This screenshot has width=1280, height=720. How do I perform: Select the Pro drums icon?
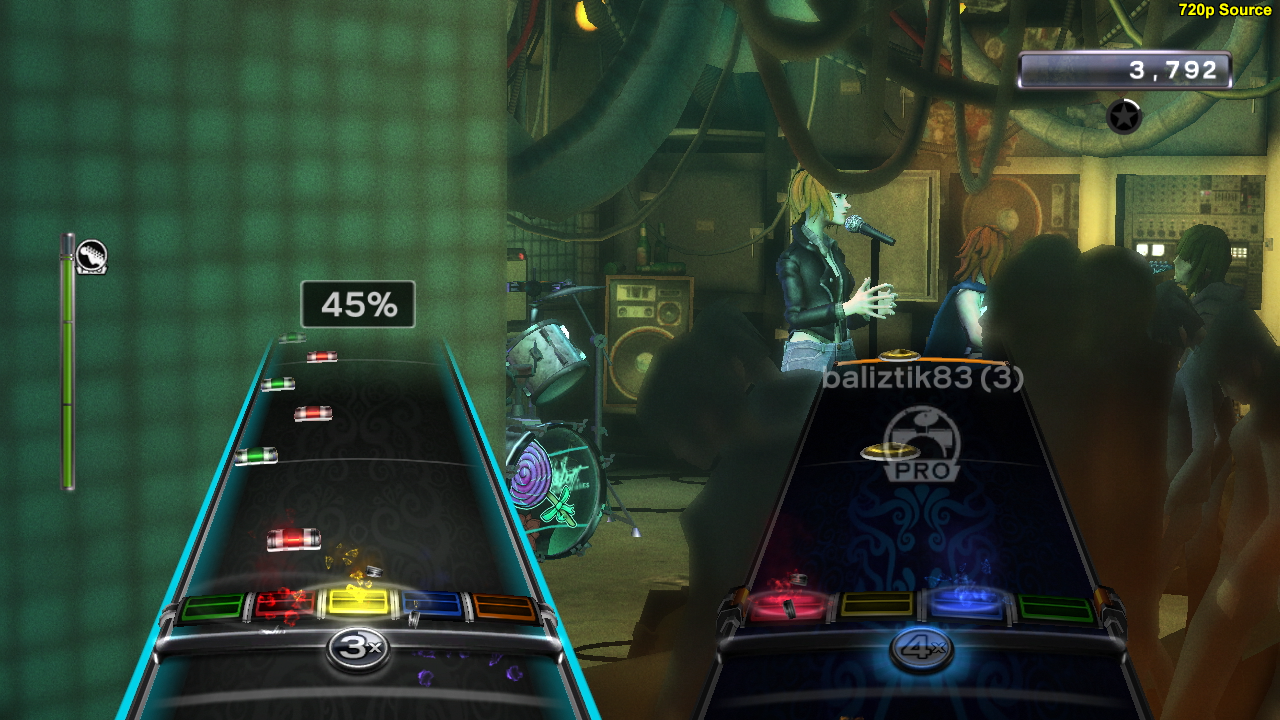coord(921,443)
